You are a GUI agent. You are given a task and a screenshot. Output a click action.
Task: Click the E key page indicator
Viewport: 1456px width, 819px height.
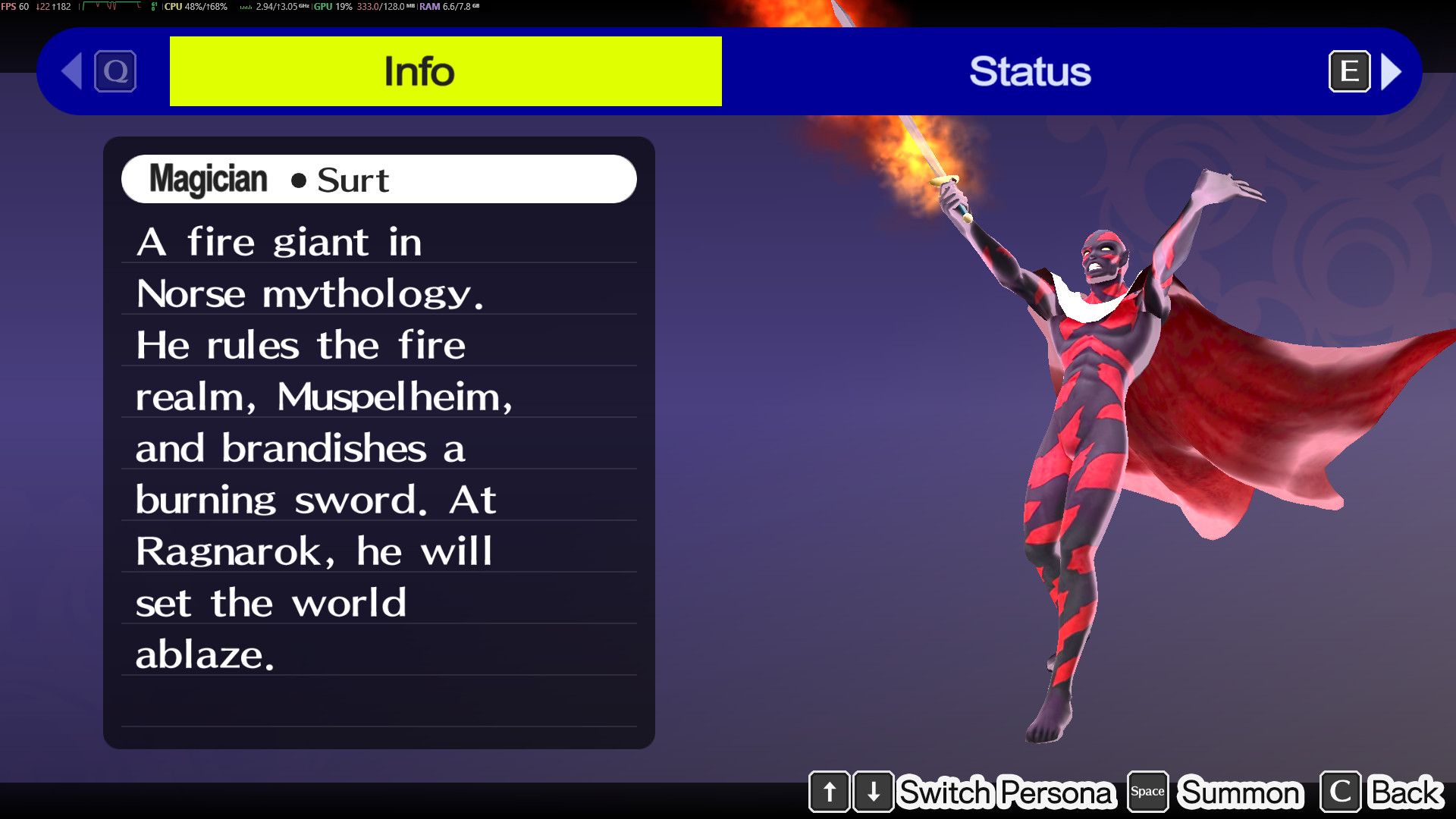point(1349,71)
